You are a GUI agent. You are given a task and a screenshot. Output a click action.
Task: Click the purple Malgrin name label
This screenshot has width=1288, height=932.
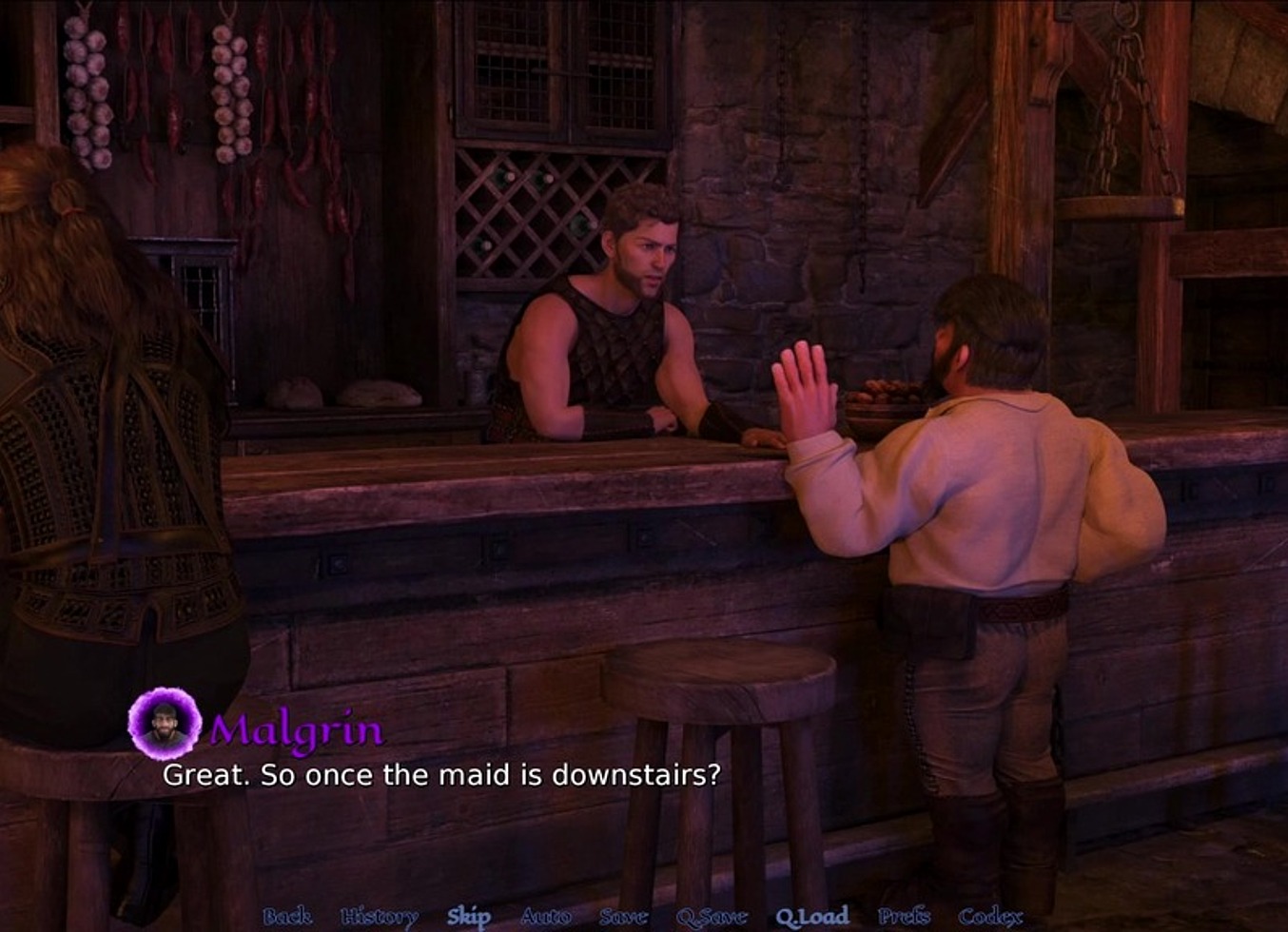click(x=296, y=729)
